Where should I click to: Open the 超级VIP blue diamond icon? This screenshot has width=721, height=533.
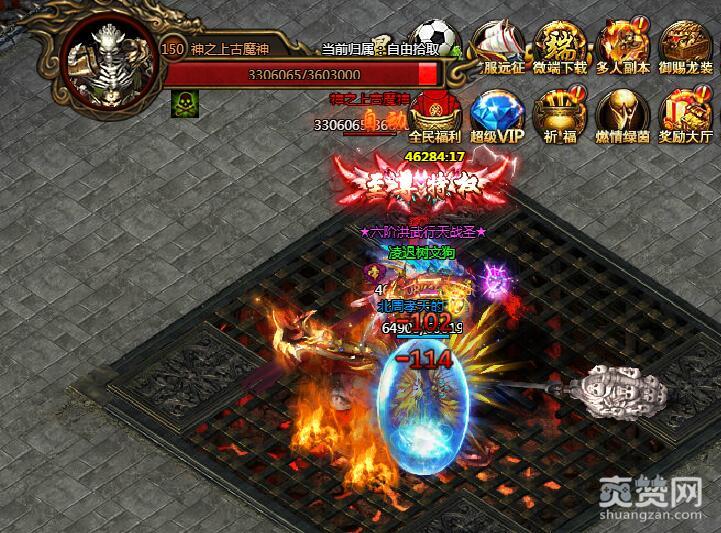[496, 110]
